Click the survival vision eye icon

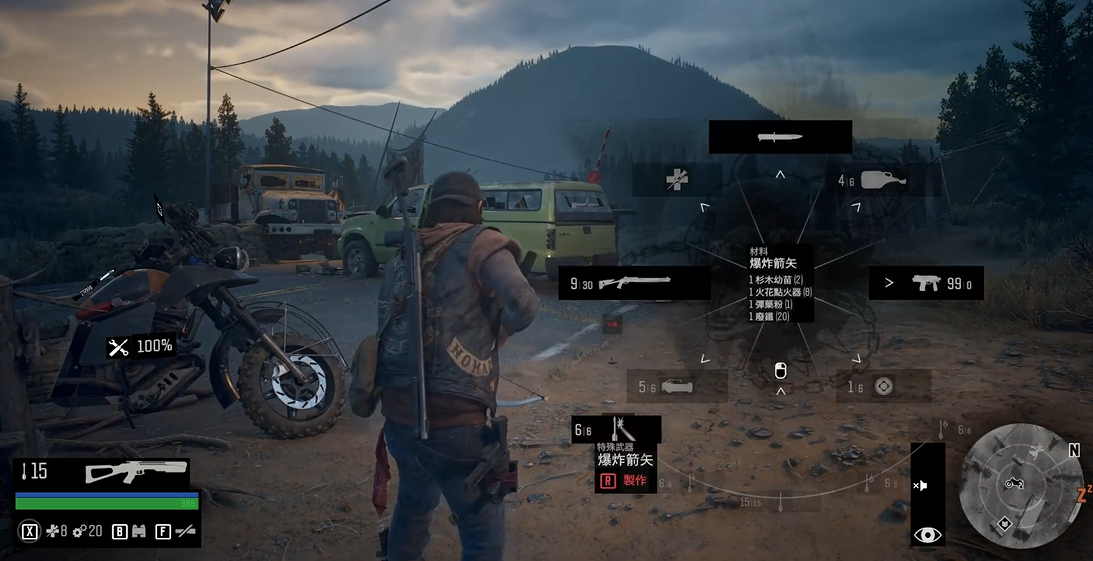(x=927, y=534)
